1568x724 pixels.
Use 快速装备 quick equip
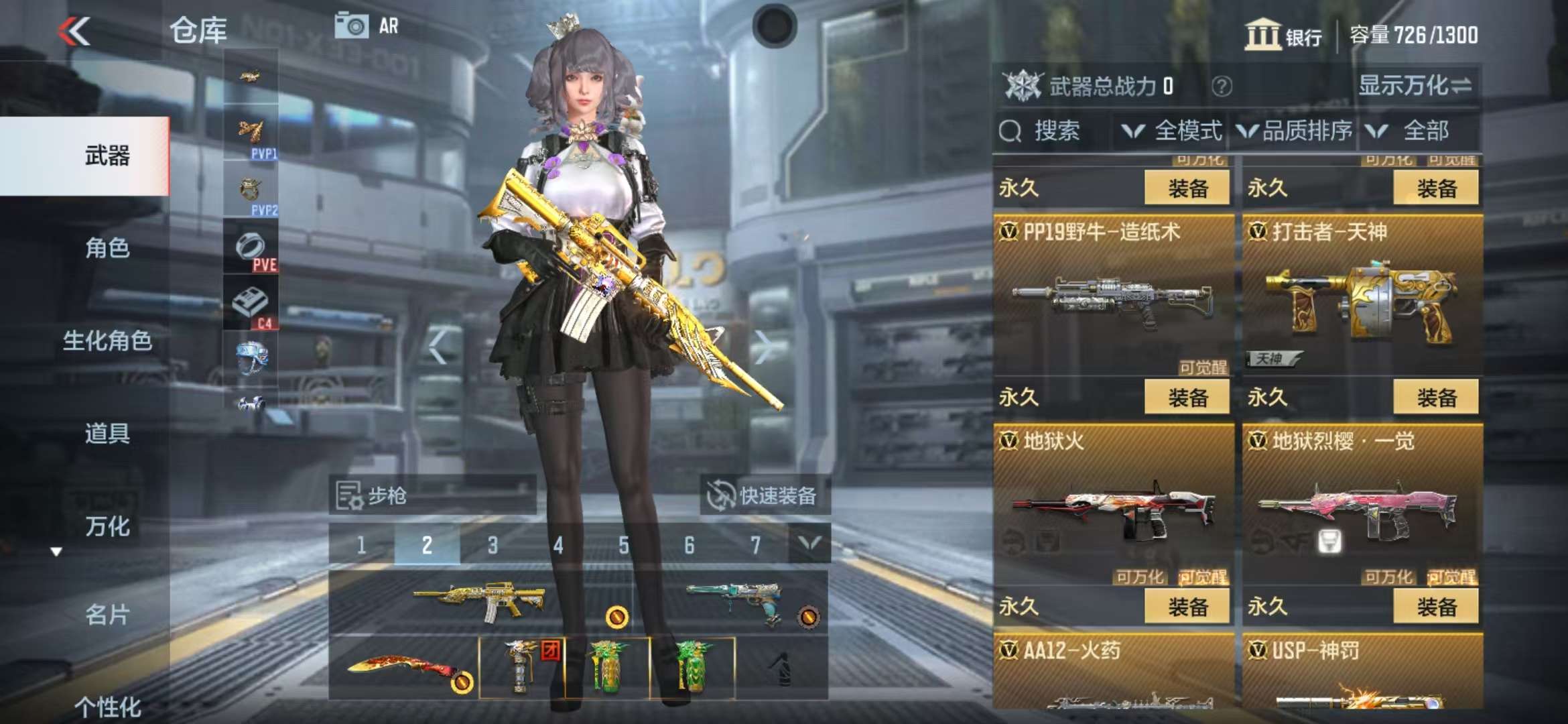[x=764, y=495]
